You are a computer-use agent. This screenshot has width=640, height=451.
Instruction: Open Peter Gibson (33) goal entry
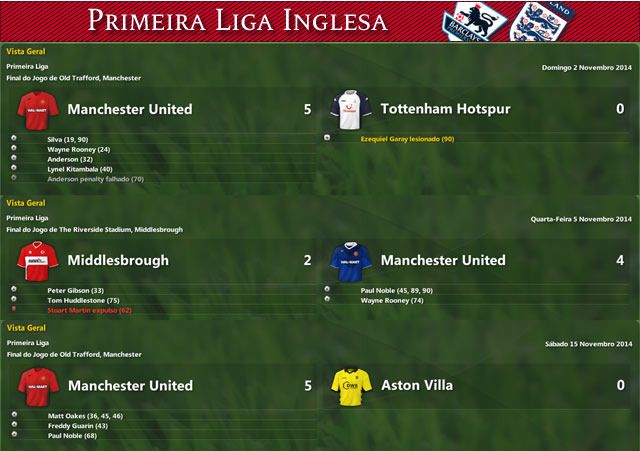[75, 290]
